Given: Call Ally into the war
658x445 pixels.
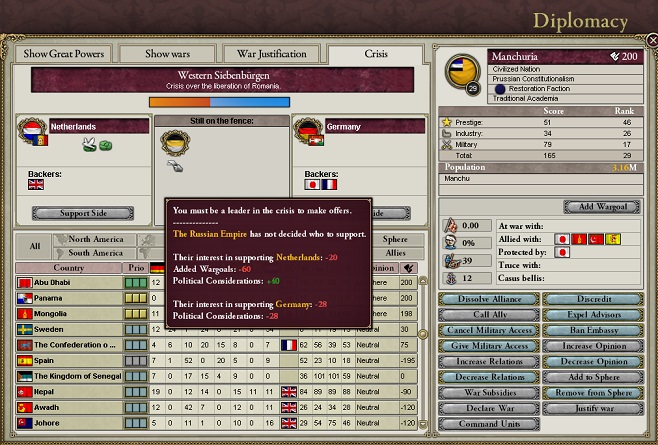Looking at the screenshot, I should coord(490,316).
